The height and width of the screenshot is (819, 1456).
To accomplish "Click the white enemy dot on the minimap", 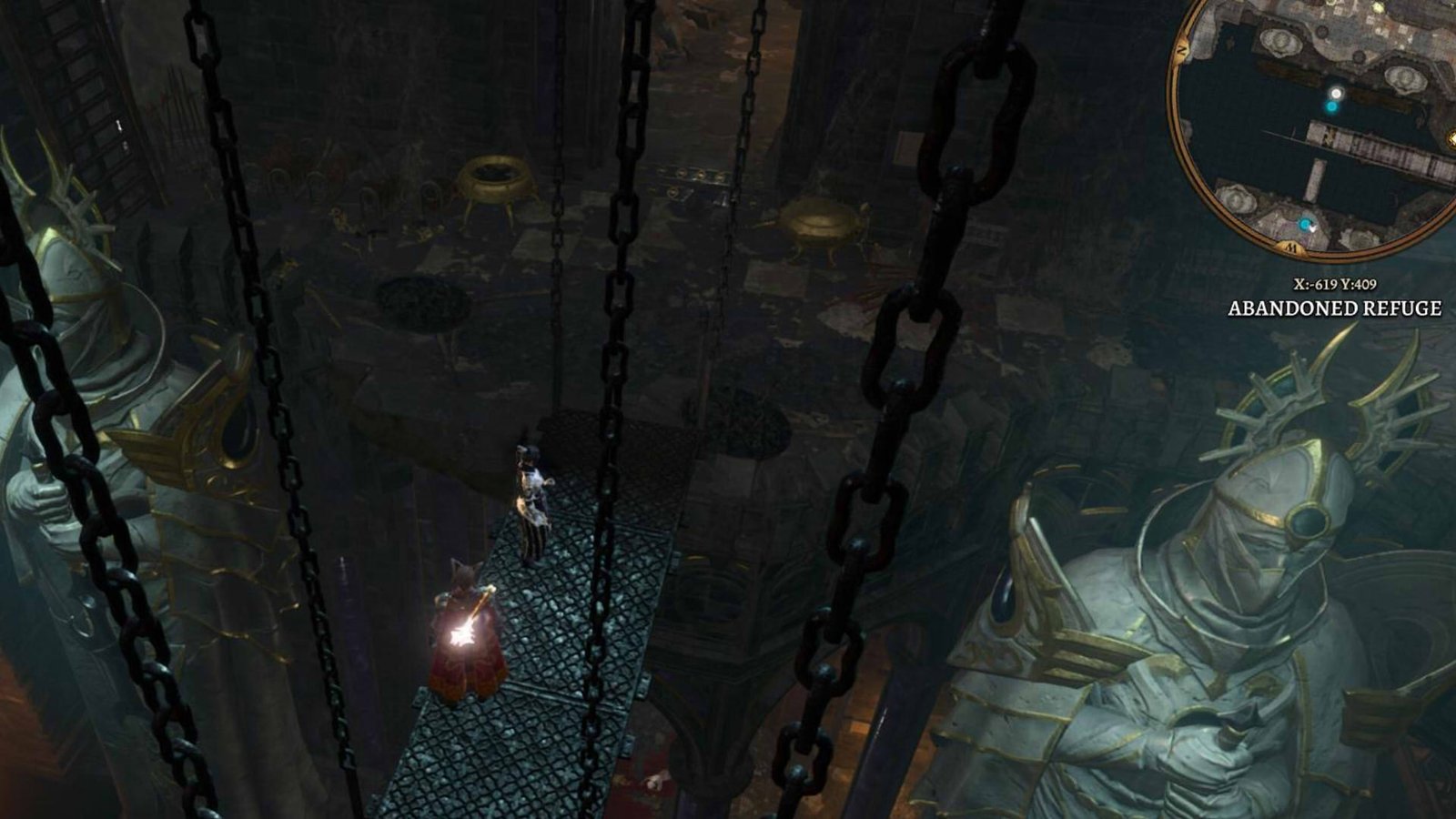I will (1337, 93).
